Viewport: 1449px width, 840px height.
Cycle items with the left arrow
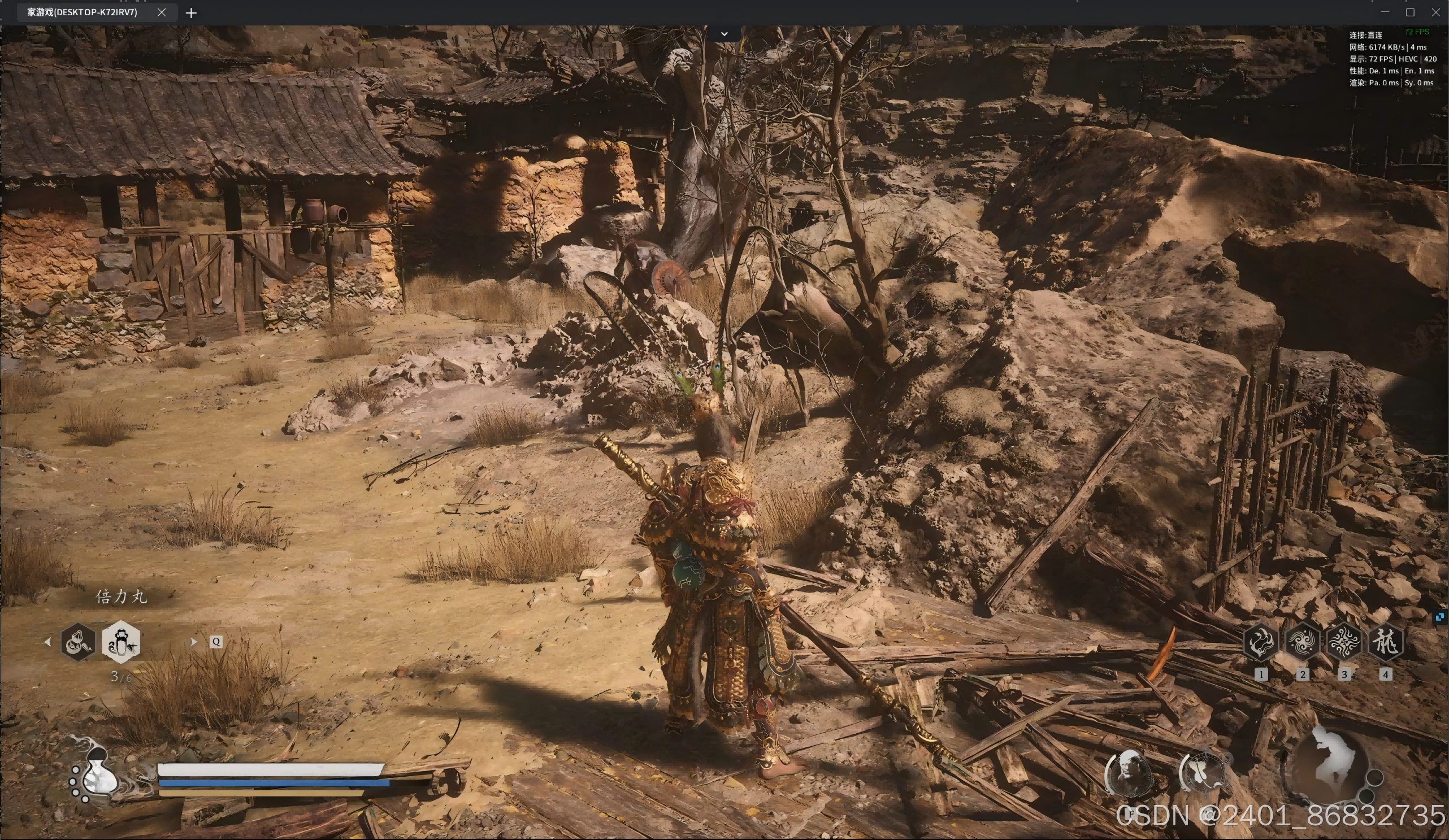[47, 642]
